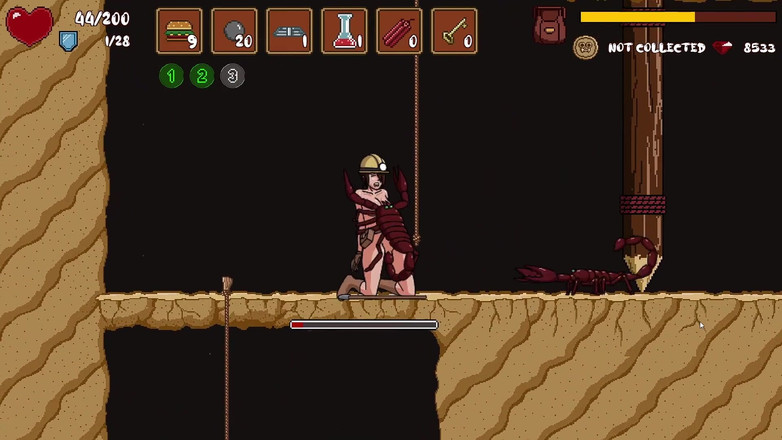Click the round idol collectible icon
Image resolution: width=782 pixels, height=440 pixels.
click(585, 47)
